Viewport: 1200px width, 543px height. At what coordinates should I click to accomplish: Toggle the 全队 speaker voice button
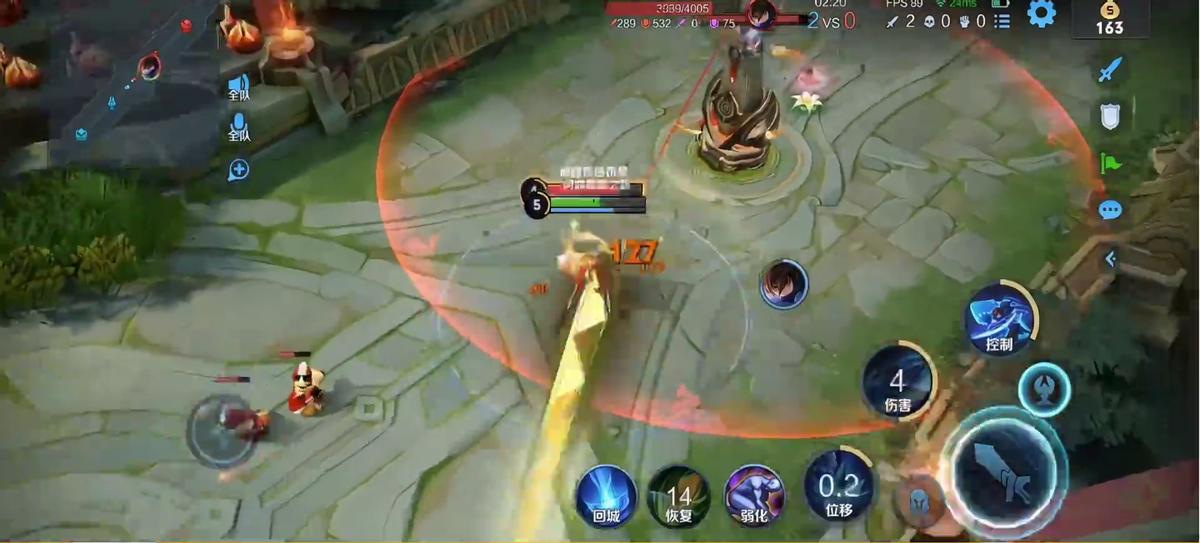(x=239, y=86)
